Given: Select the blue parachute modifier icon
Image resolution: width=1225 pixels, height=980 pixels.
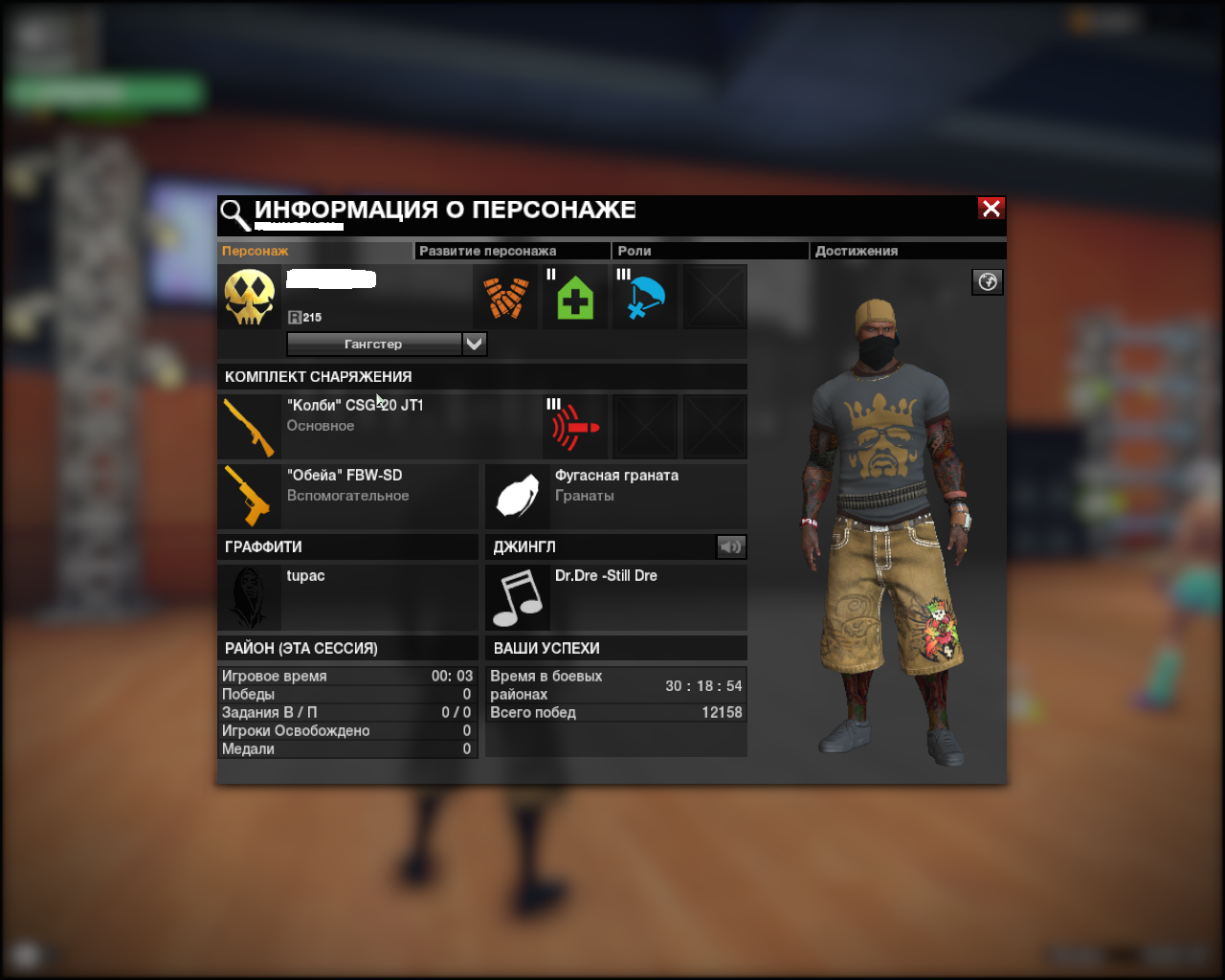Looking at the screenshot, I should [x=644, y=298].
